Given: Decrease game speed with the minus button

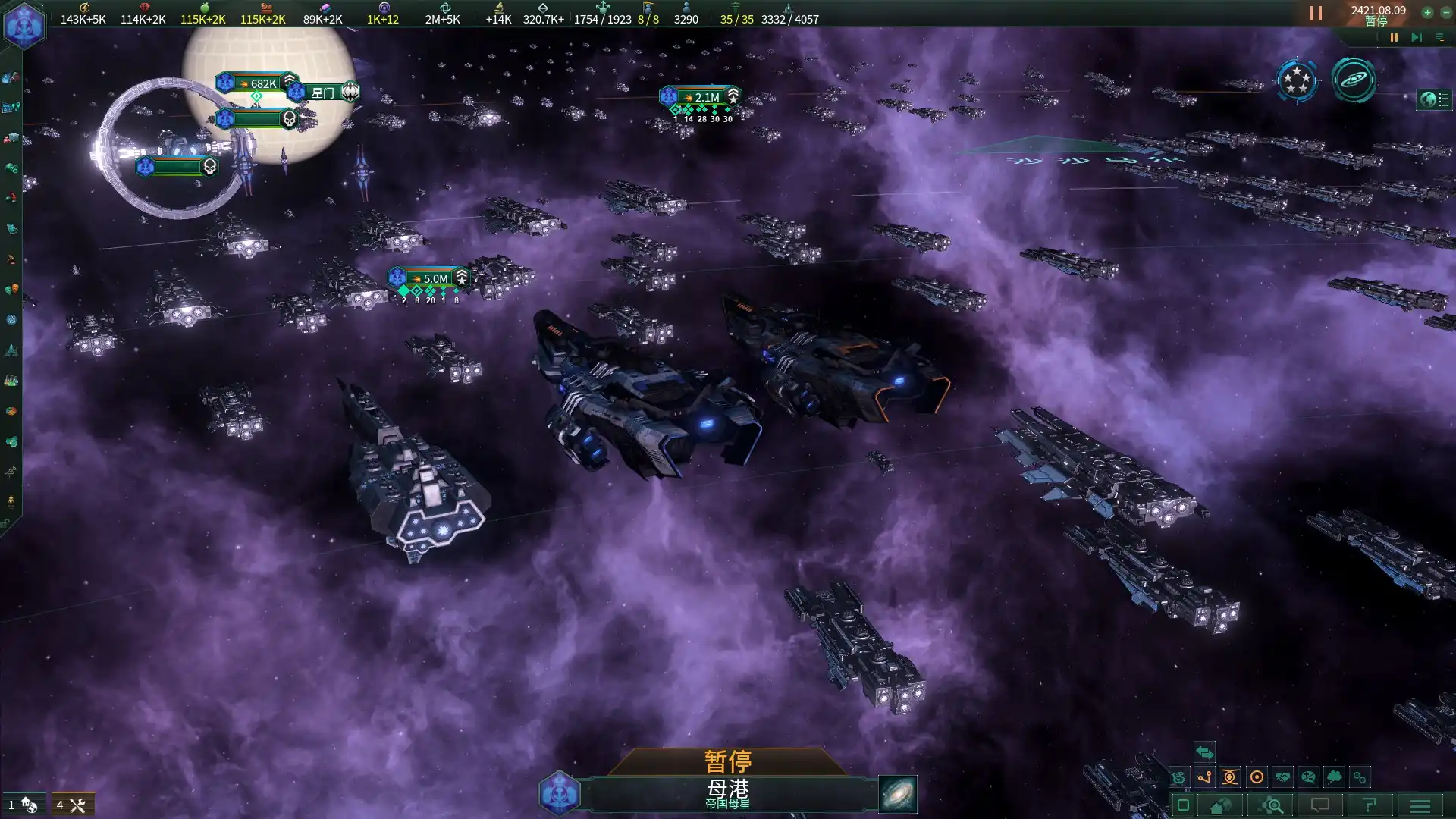Looking at the screenshot, I should tap(1445, 12).
